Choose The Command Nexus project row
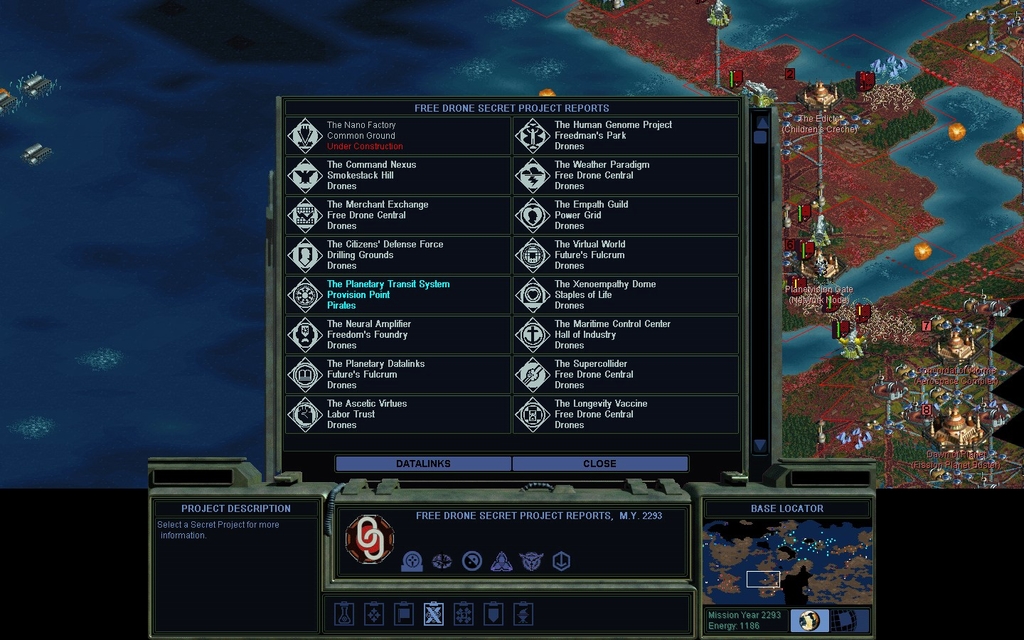1024x640 pixels. (x=398, y=176)
